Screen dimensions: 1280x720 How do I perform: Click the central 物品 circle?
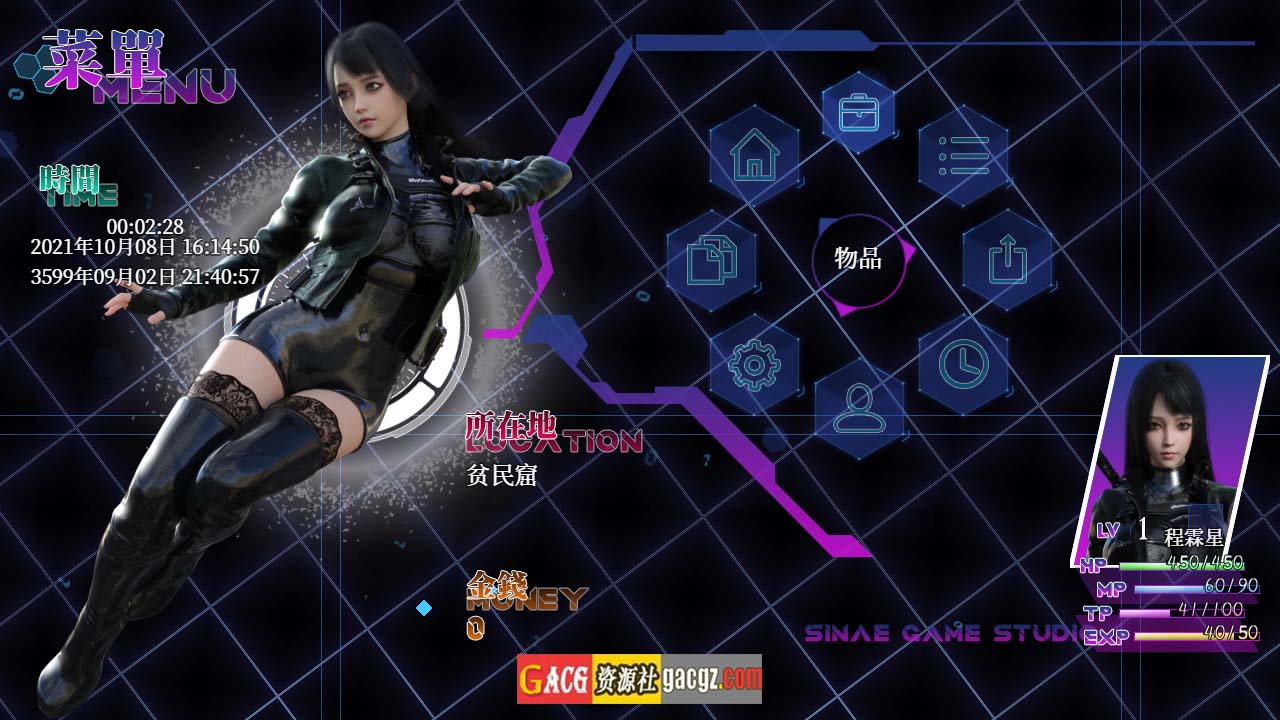(x=859, y=260)
